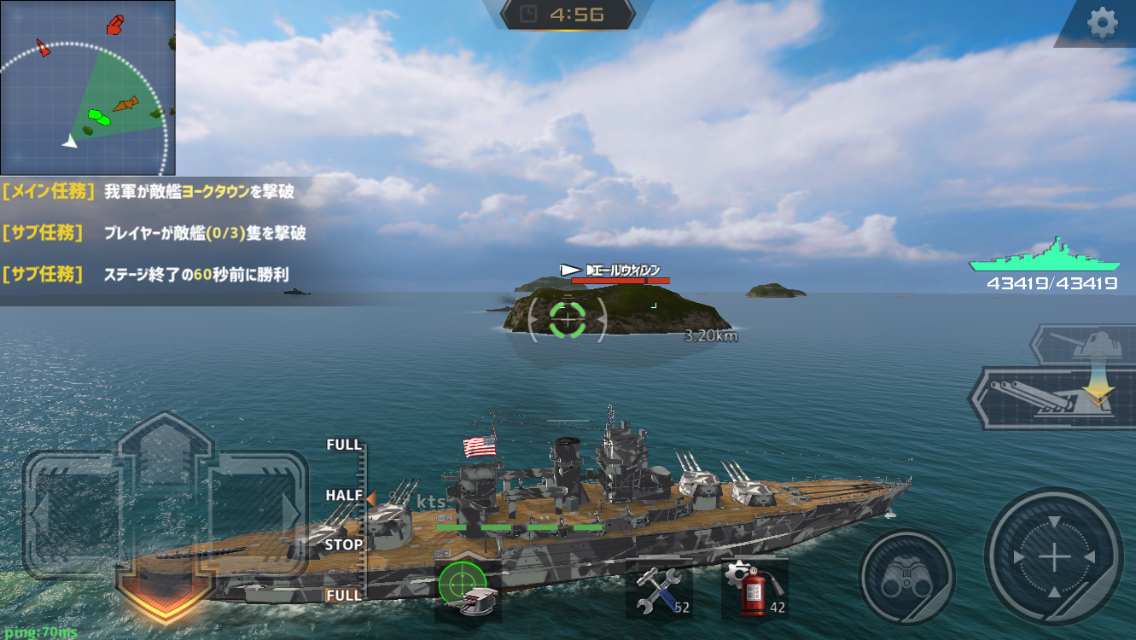Open the settings gear menu

tap(1102, 23)
